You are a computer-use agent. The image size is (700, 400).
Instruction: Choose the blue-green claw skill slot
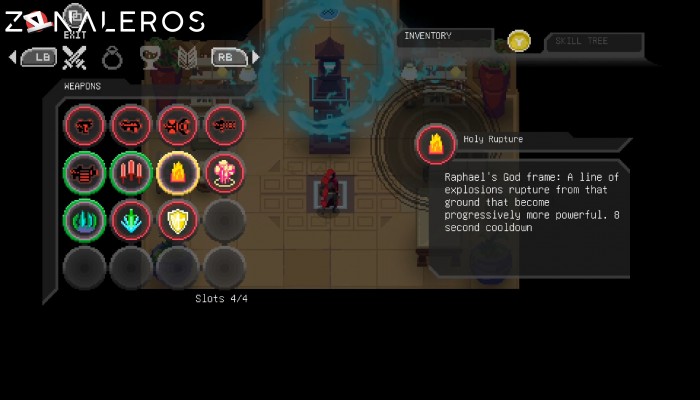click(83, 221)
